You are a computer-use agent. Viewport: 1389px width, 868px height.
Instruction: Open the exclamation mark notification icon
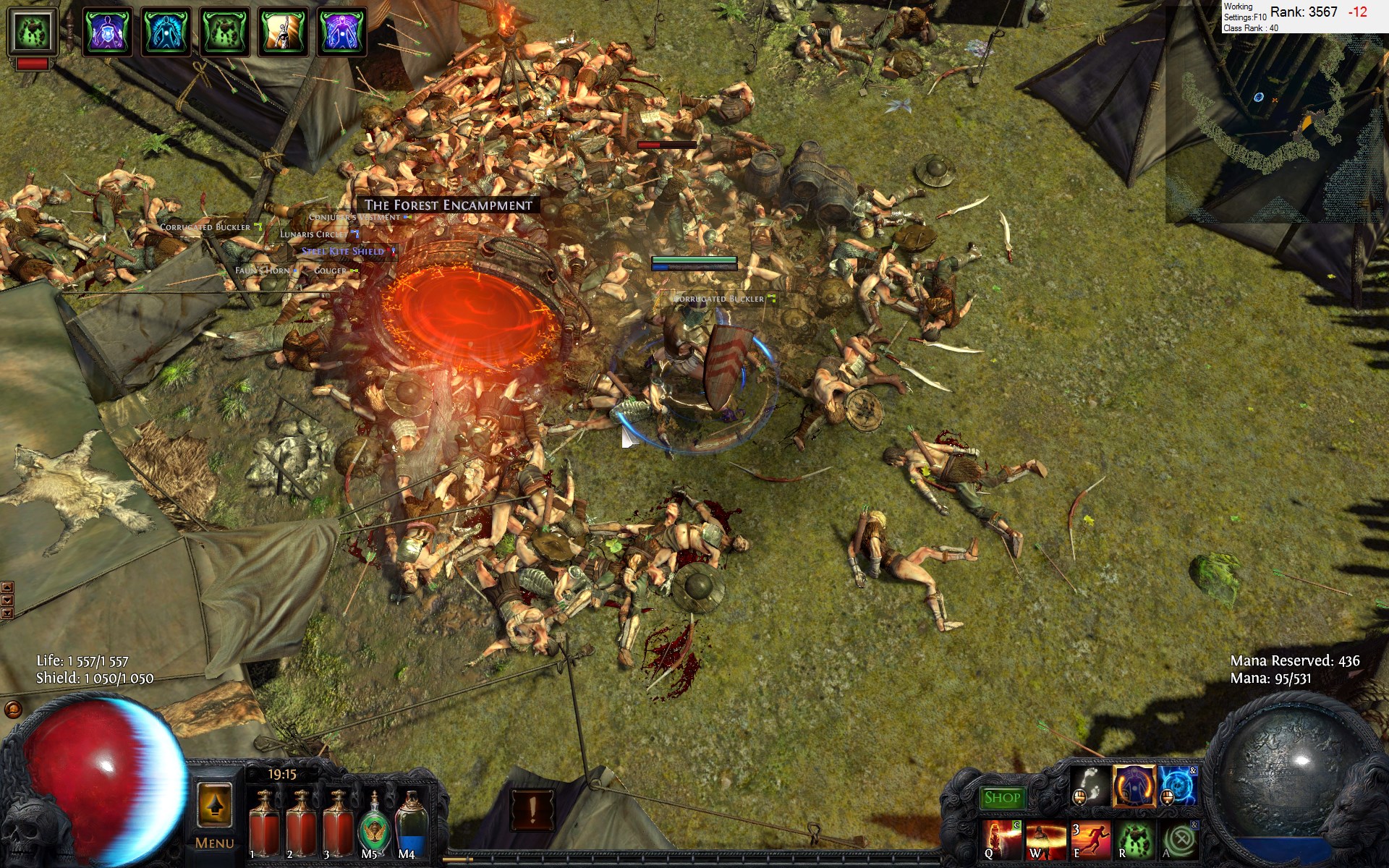532,810
